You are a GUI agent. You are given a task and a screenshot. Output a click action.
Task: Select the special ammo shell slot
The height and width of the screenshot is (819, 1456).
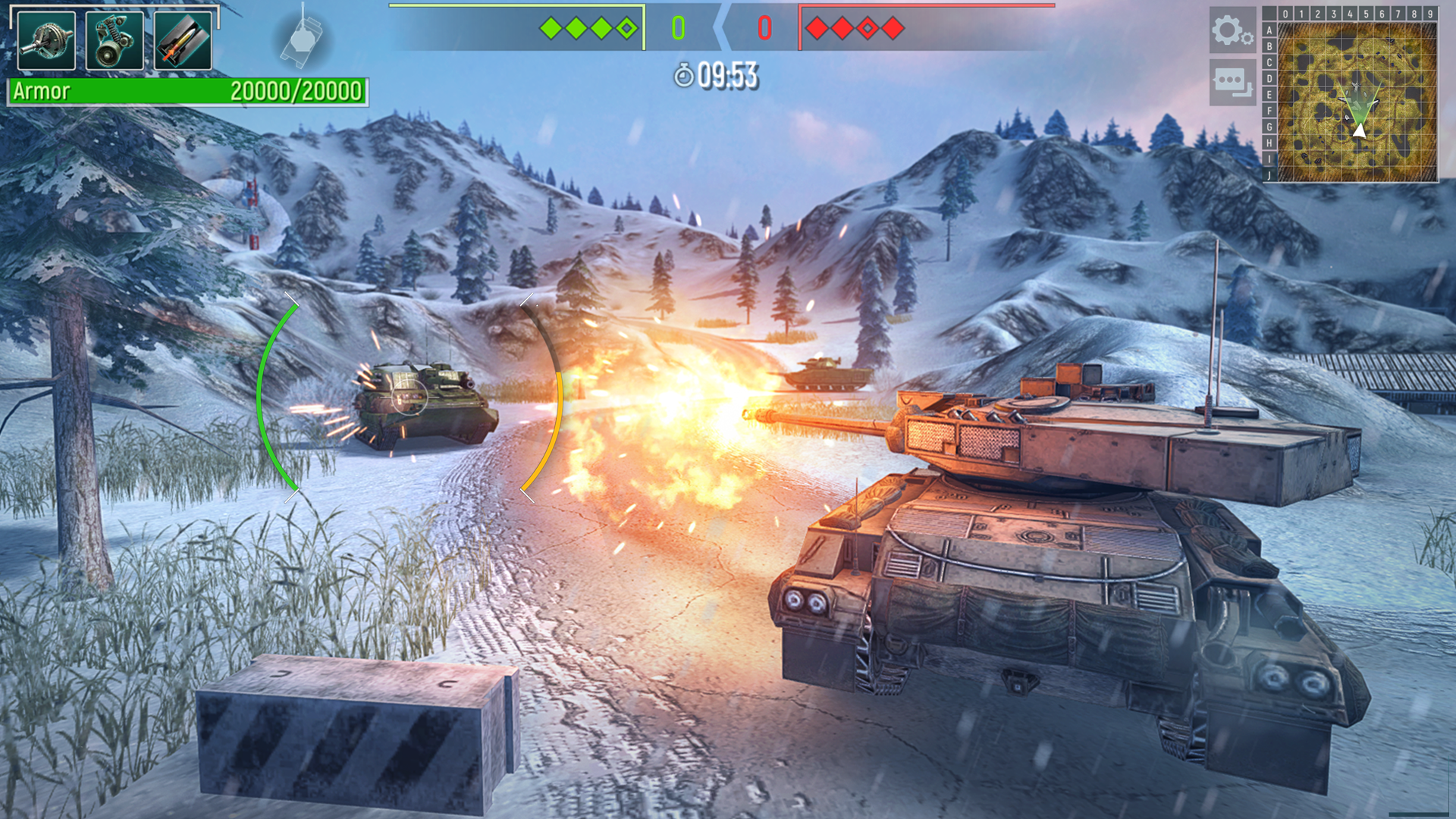(183, 42)
